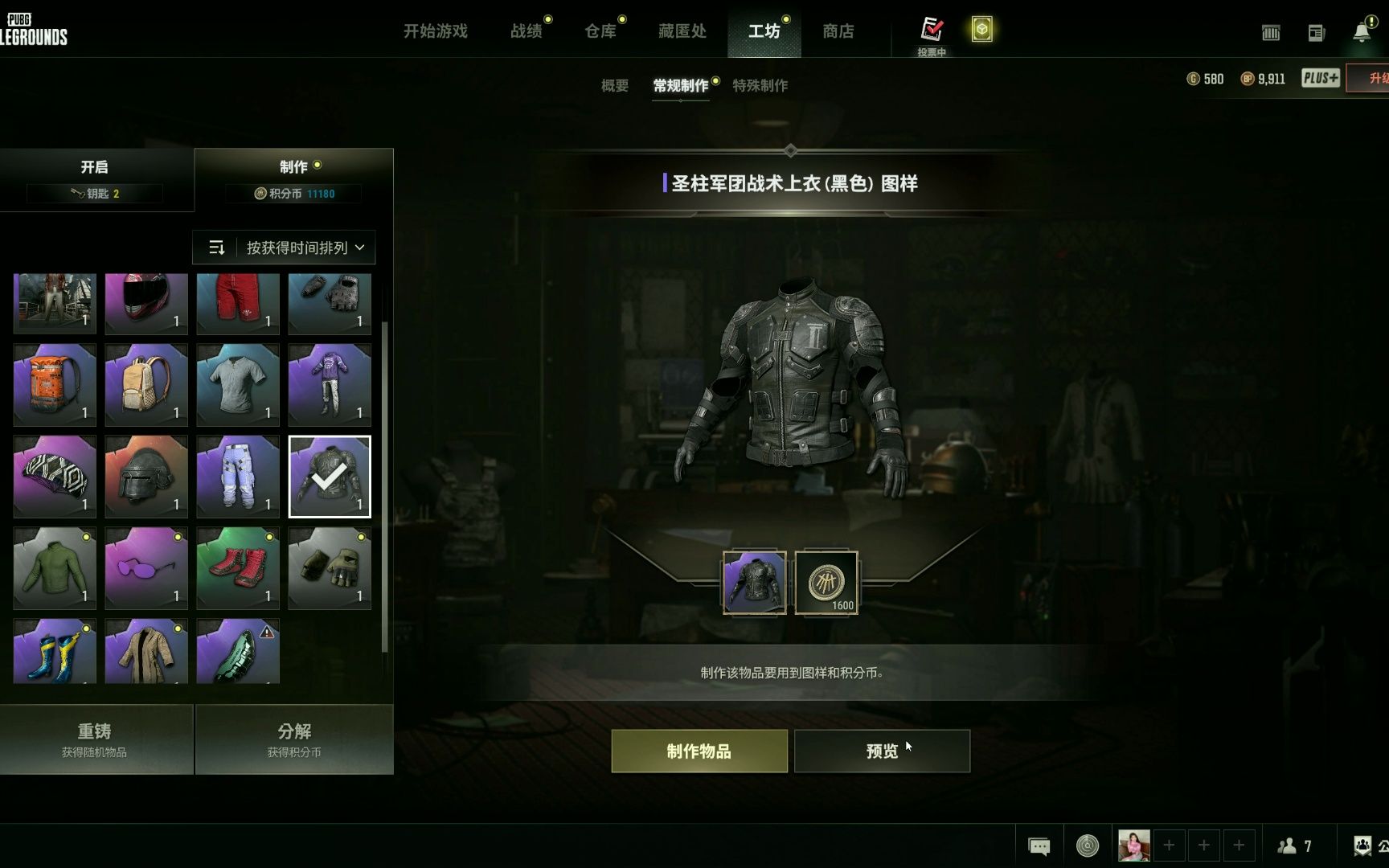1389x868 pixels.
Task: Click the 制作物品 craft button
Action: (x=699, y=751)
